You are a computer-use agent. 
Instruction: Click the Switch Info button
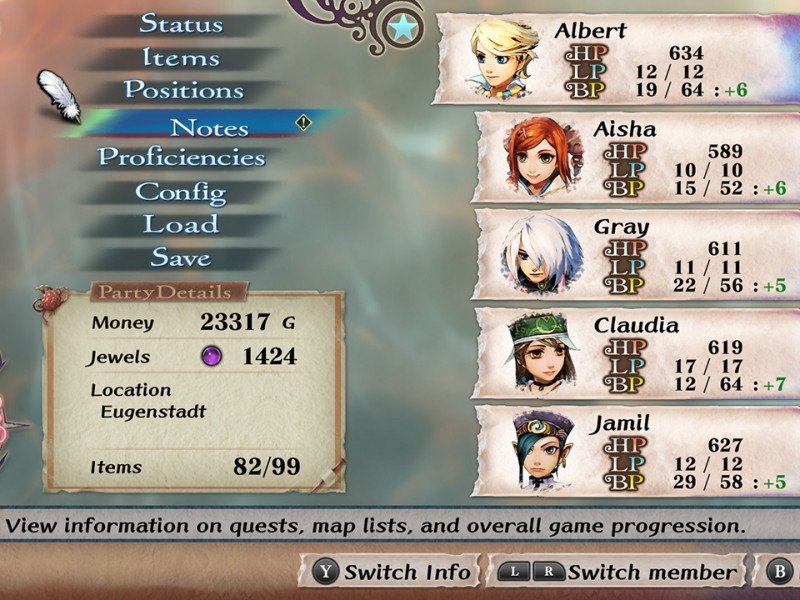point(394,572)
